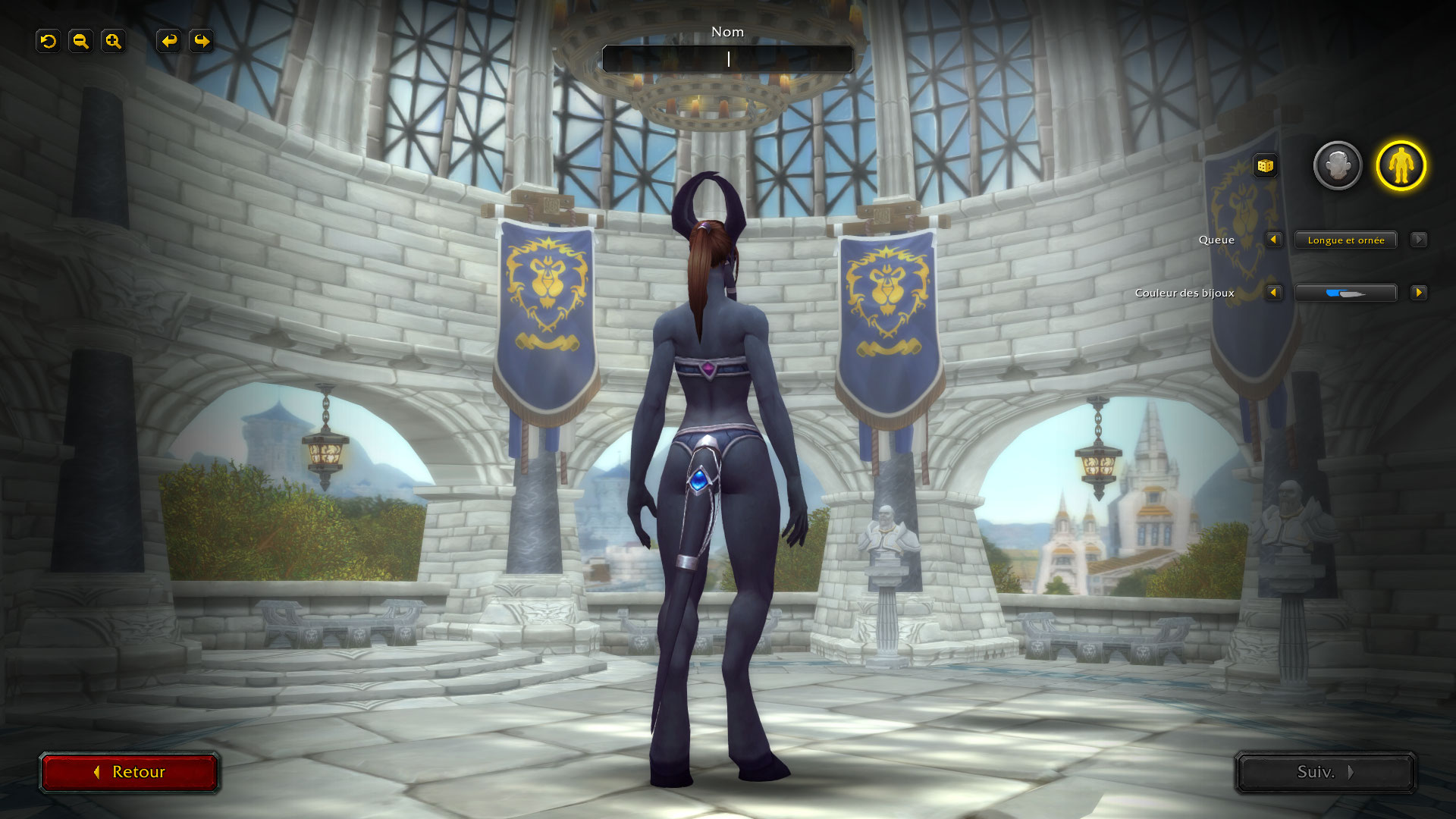Click the curved left arrow button
1456x819 pixels.
tap(169, 41)
